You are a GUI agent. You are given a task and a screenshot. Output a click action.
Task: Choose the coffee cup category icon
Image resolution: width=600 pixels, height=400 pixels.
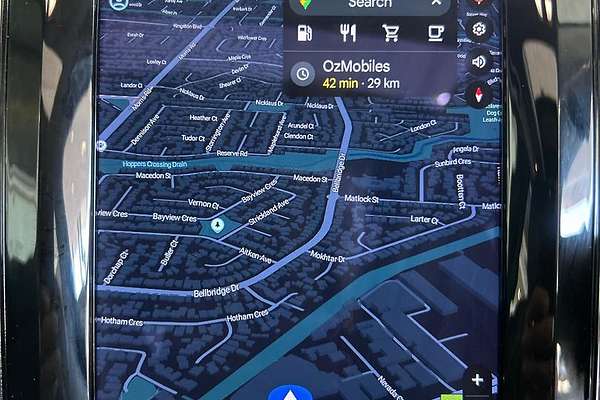coord(435,33)
